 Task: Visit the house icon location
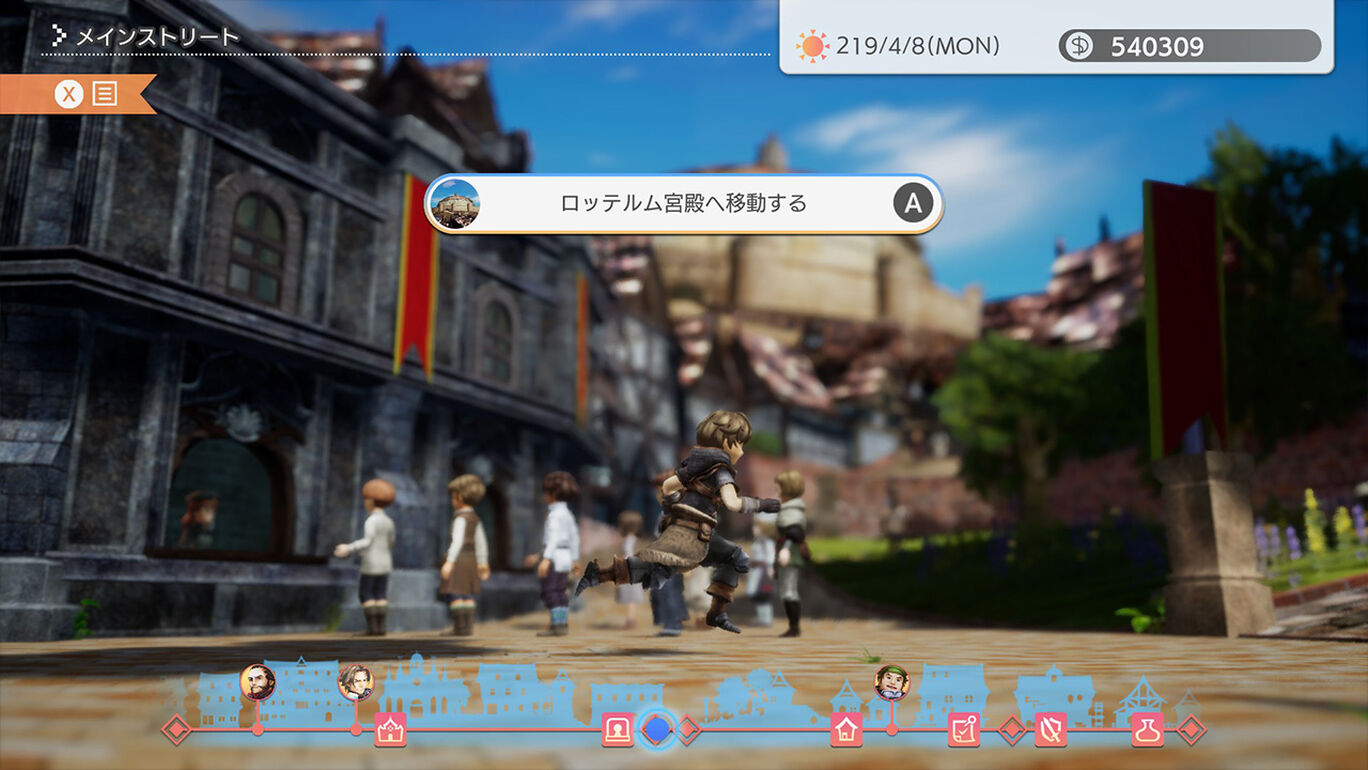[x=846, y=730]
